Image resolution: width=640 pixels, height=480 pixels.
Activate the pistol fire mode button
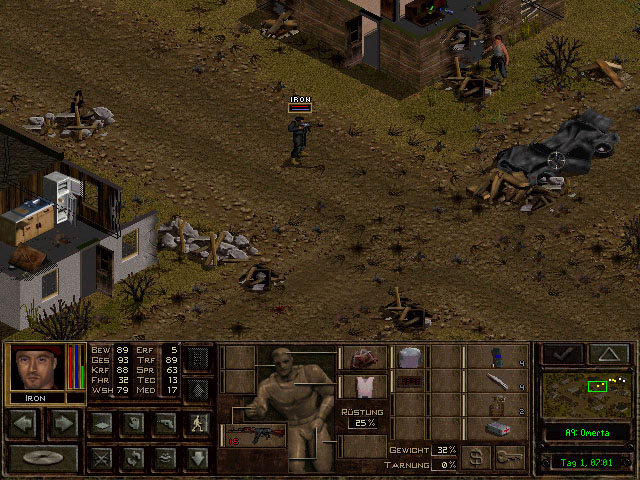[164, 424]
